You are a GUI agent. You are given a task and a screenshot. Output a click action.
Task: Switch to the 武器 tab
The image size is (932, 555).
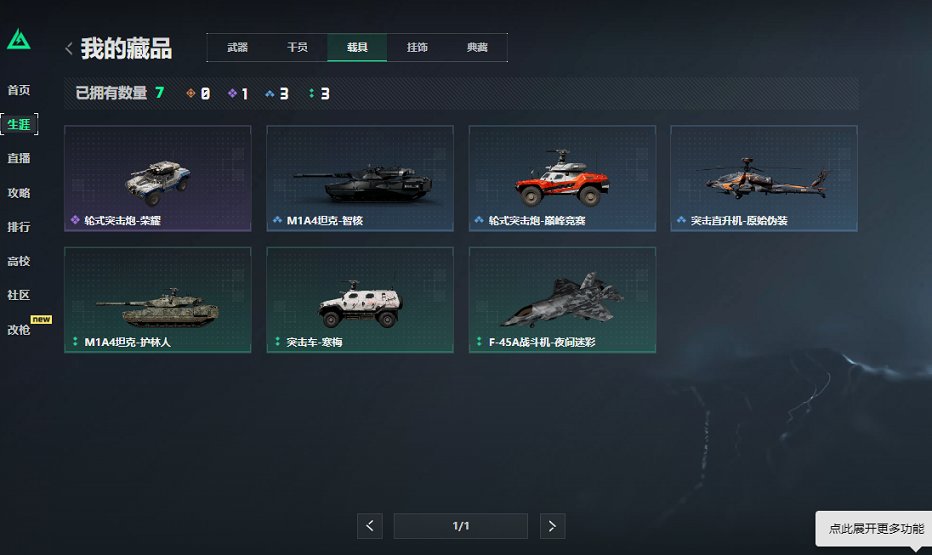[x=237, y=48]
